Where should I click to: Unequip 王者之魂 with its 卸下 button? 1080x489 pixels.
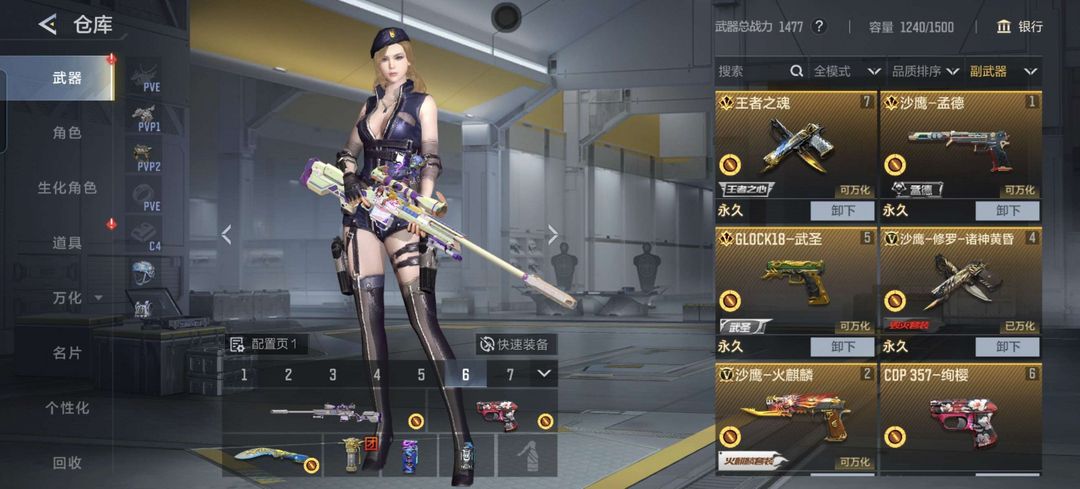(842, 211)
